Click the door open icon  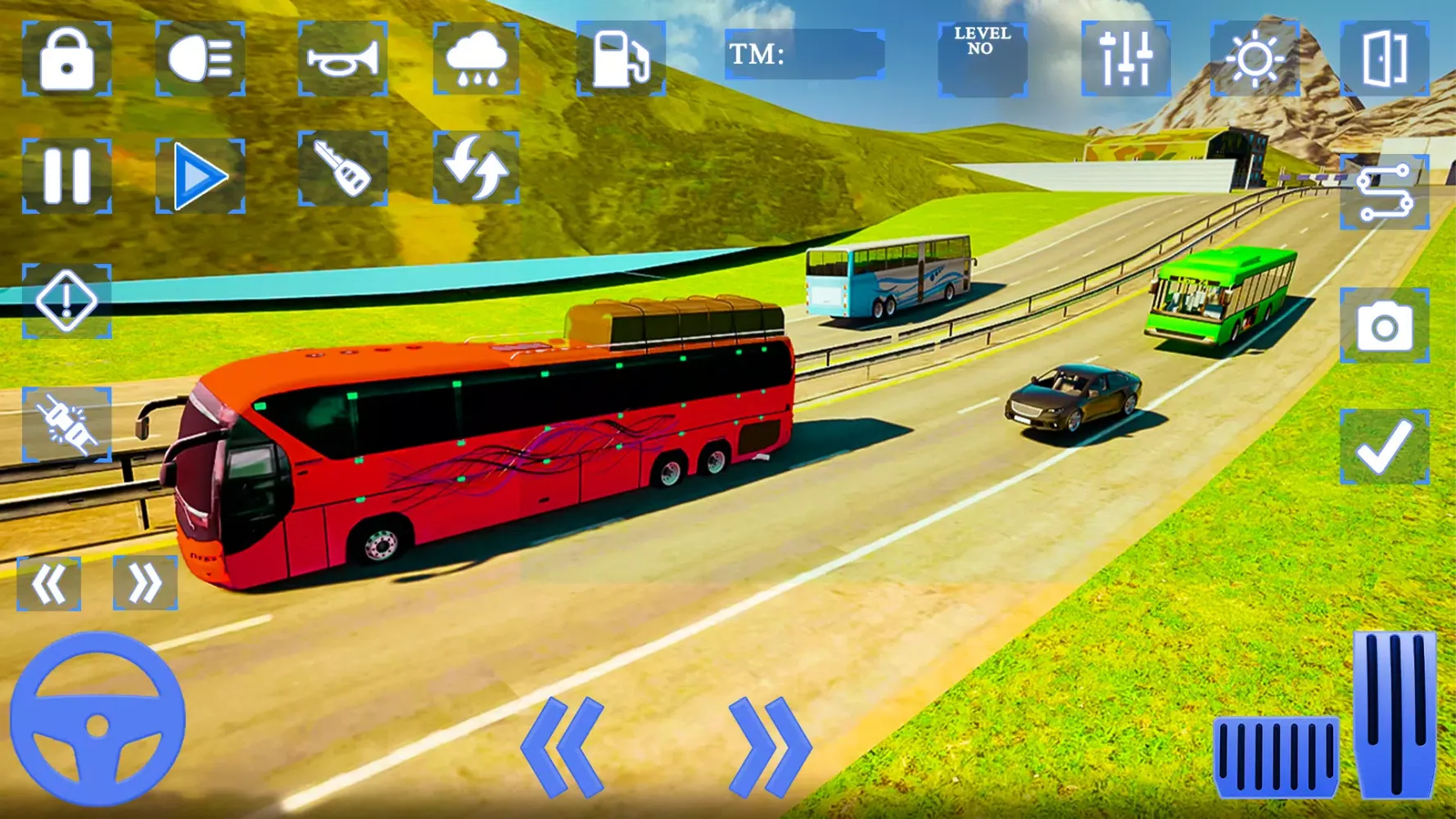point(1384,59)
